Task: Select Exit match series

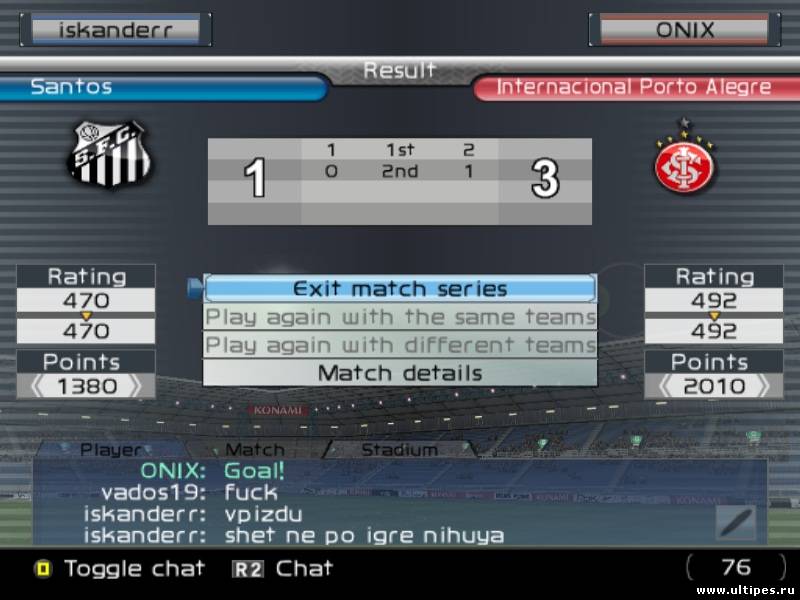Action: tap(400, 289)
